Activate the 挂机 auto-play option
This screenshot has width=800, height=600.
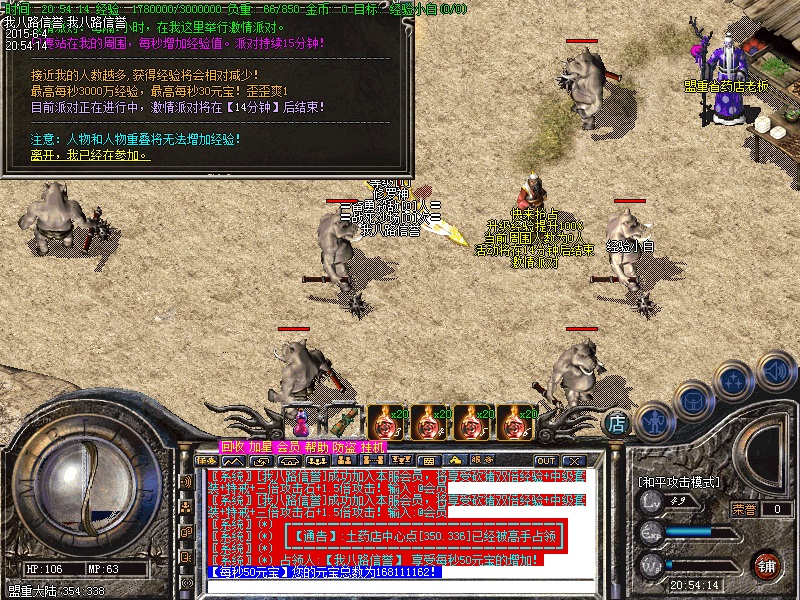372,446
